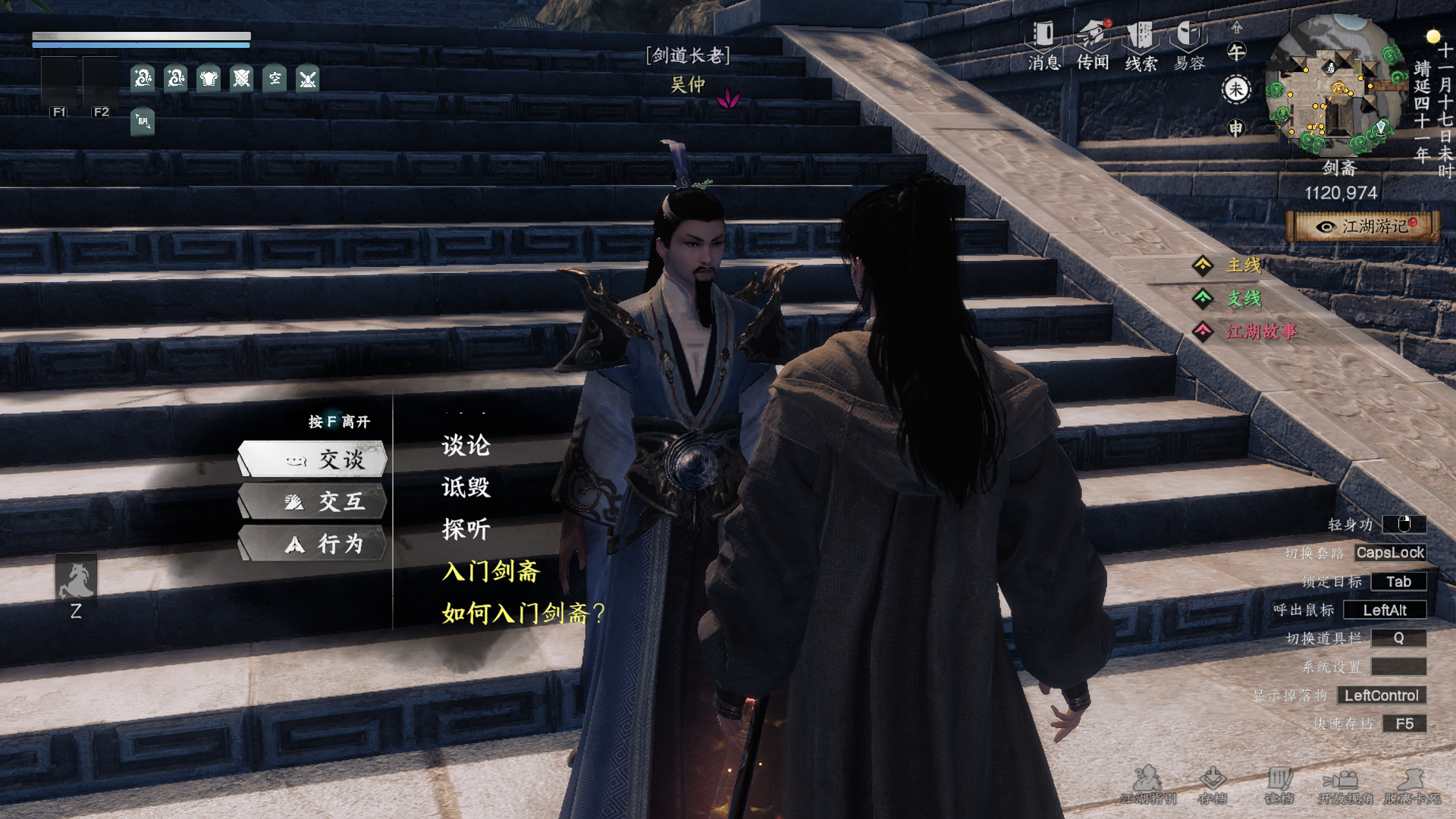This screenshot has width=1456, height=819.
Task: Toggle the 江湖故事 story quest tracker
Action: (x=1263, y=331)
